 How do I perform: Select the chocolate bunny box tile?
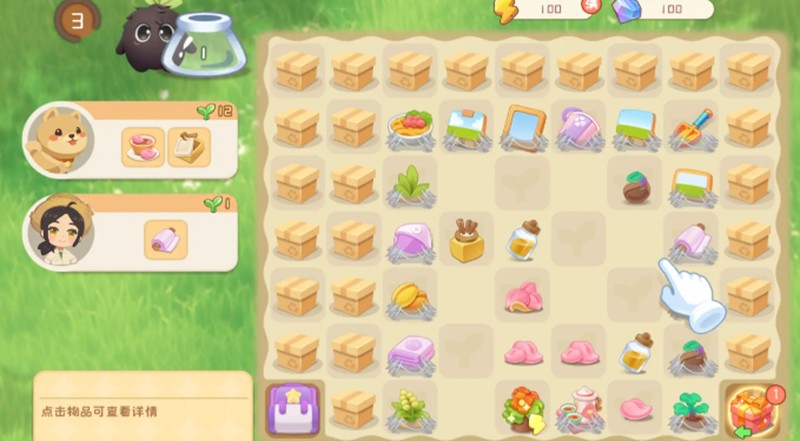pyautogui.click(x=466, y=240)
